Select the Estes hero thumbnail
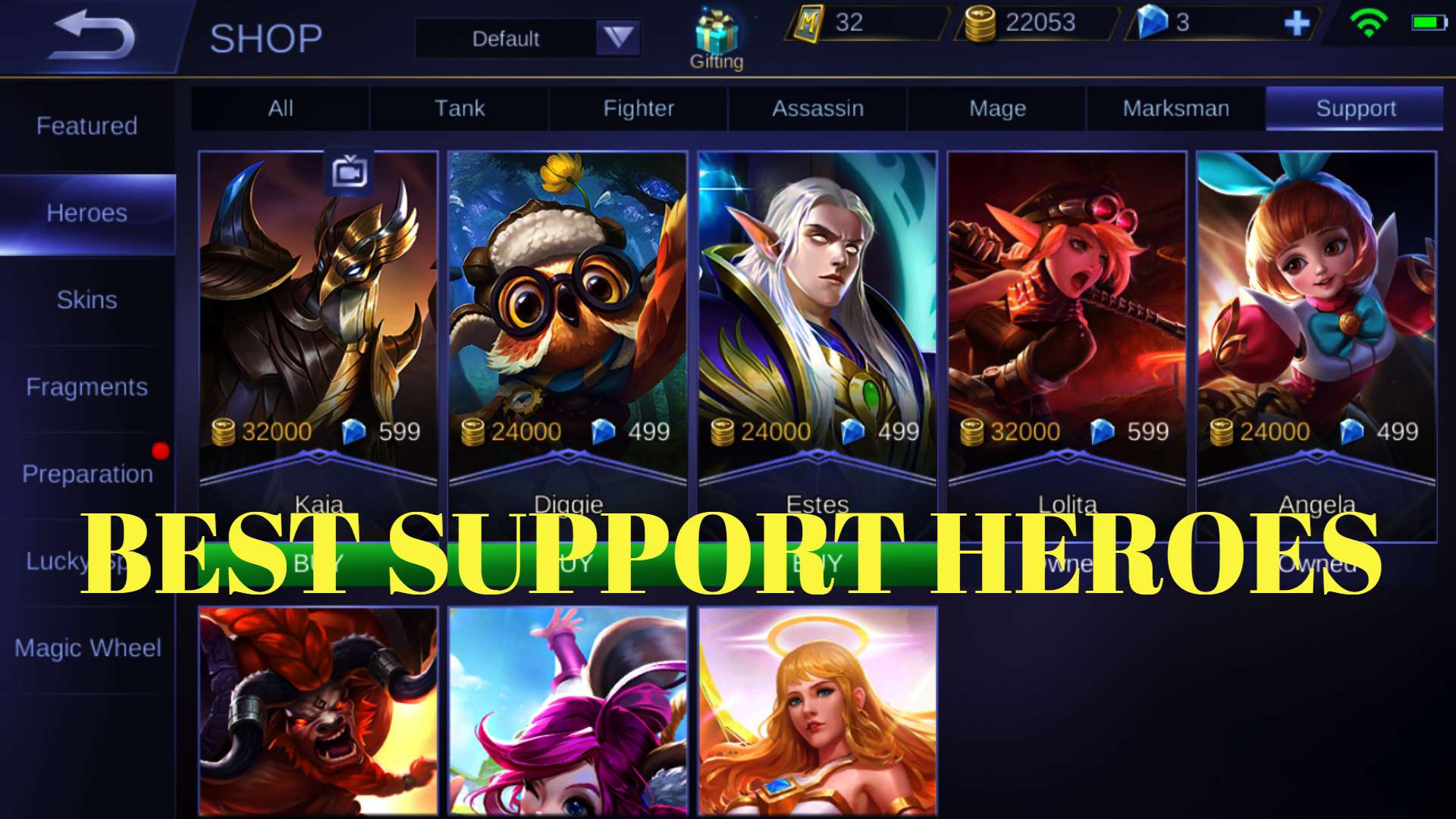The image size is (1456, 819). tap(817, 303)
